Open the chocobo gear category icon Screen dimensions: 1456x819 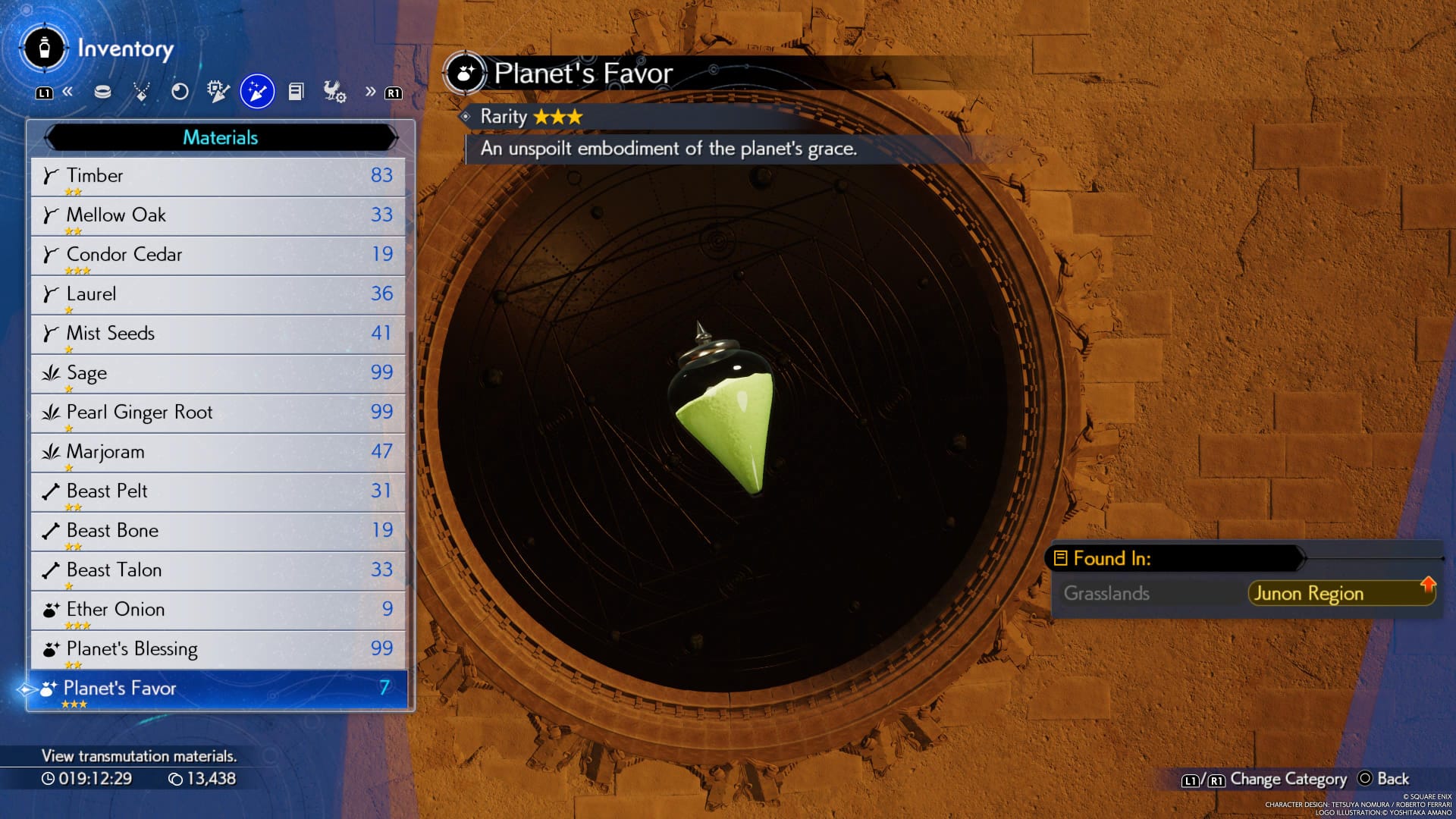tap(334, 92)
